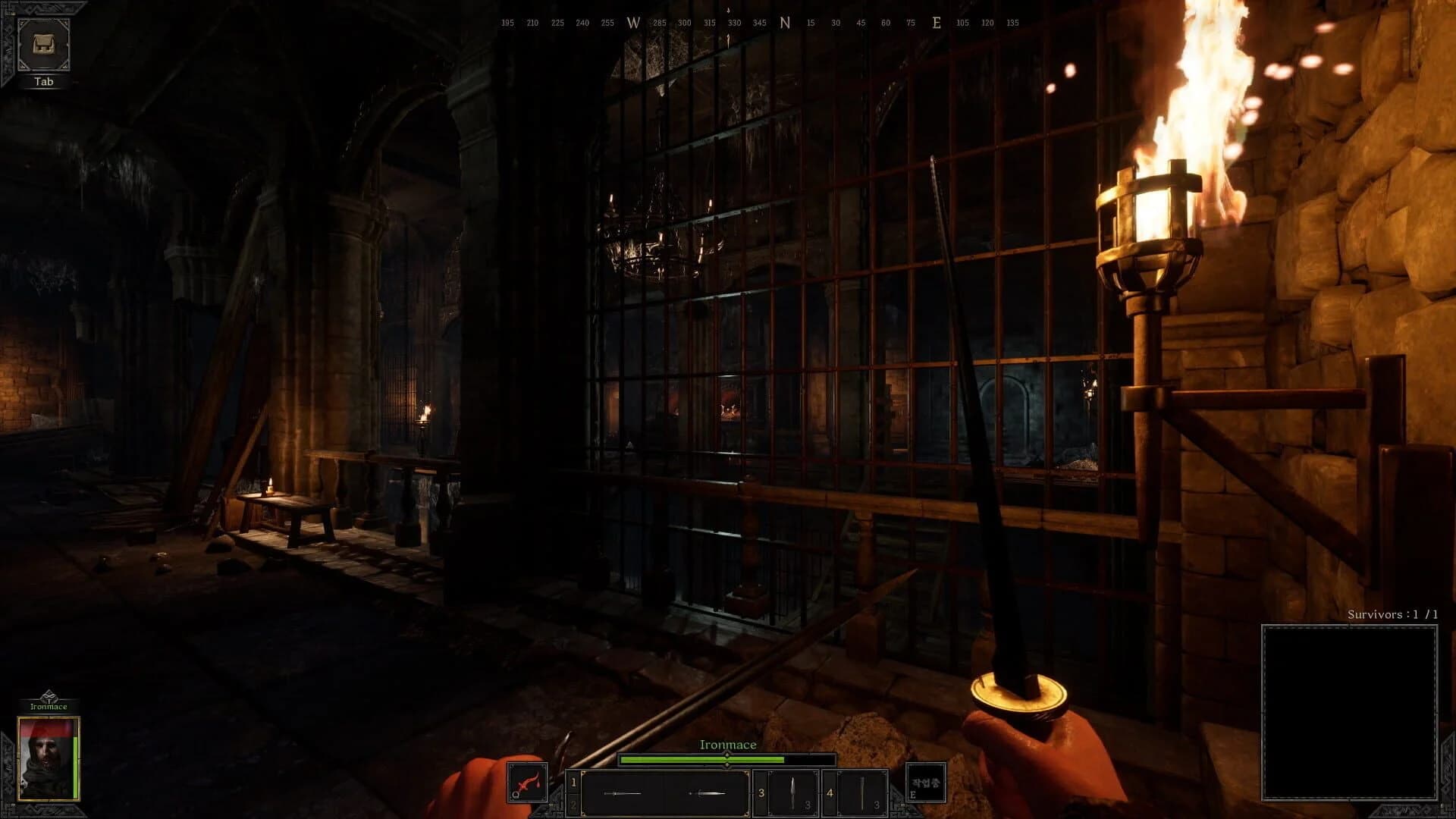Toggle weapon slot 2 on the hotbar
The image size is (1456, 819).
pos(573,805)
